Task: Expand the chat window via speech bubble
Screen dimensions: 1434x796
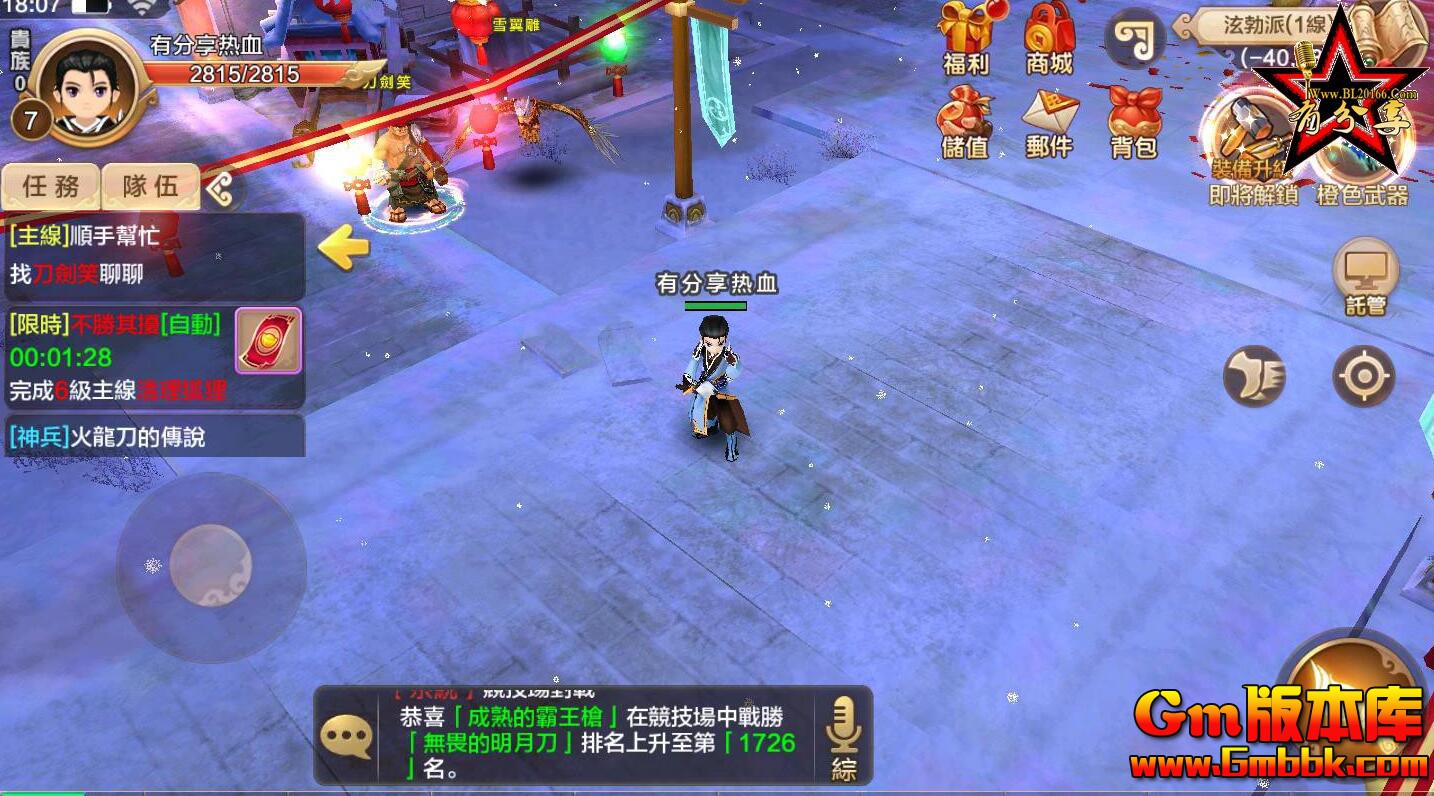Action: (344, 736)
